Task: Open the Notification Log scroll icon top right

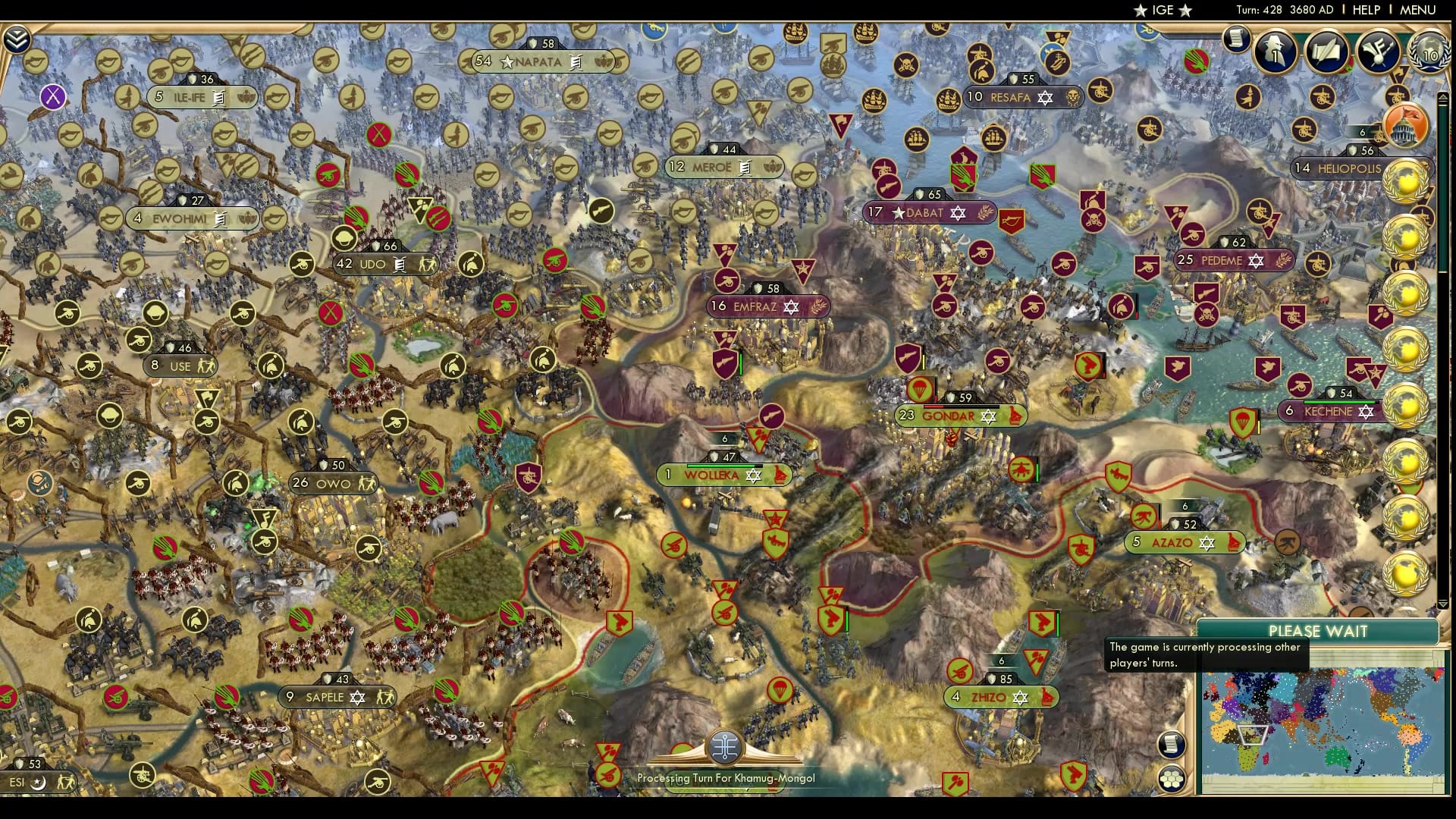Action: coord(1235,39)
